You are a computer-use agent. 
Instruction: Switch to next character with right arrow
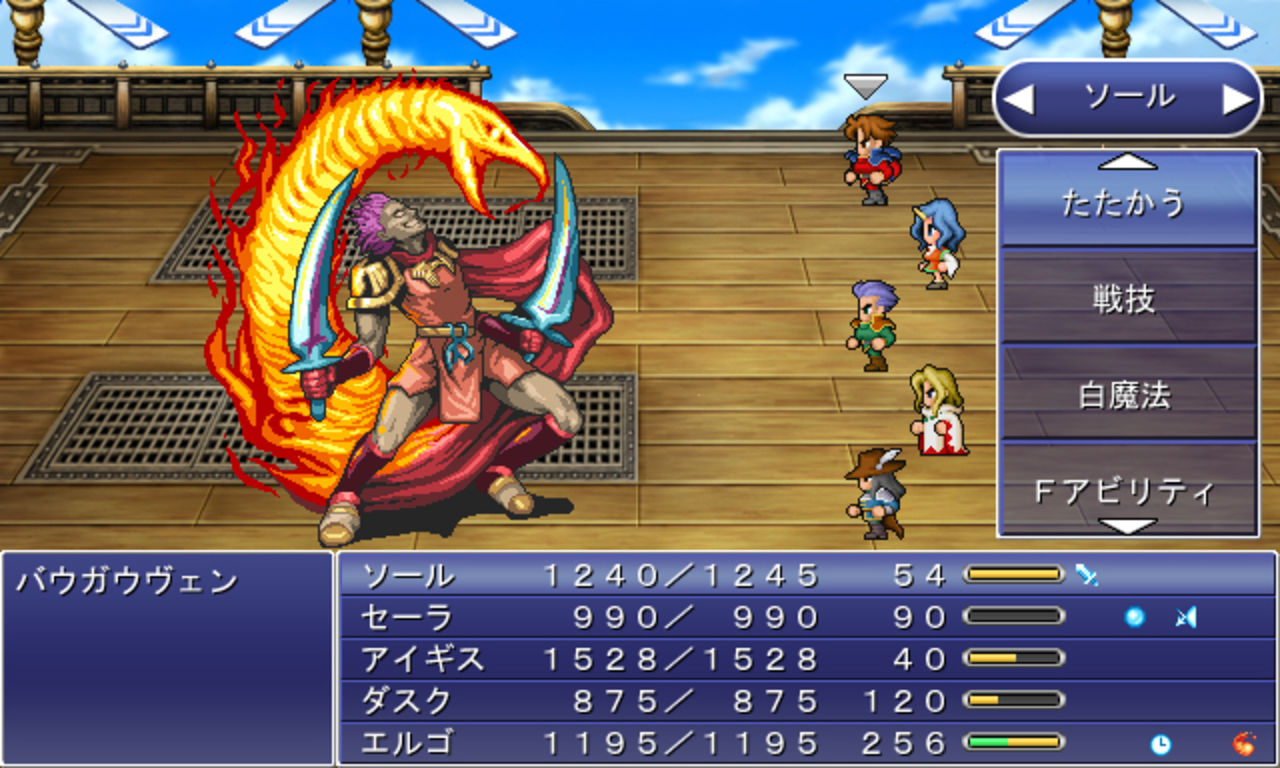tap(1238, 99)
